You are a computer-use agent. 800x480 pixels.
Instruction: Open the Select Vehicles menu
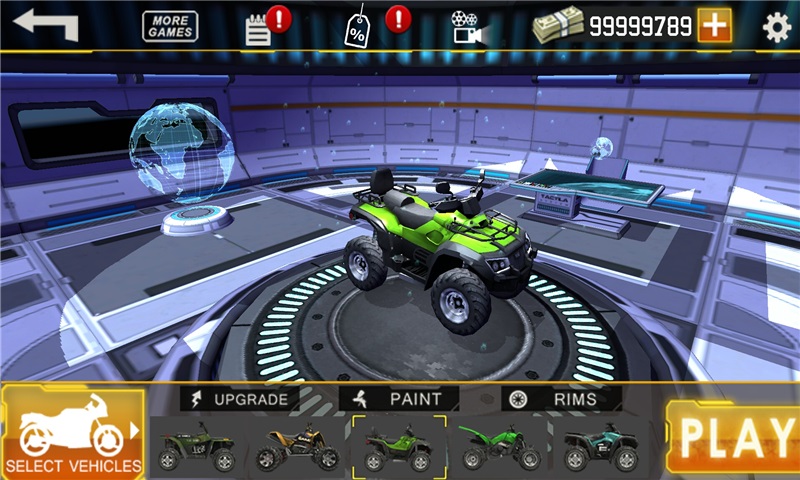point(73,432)
